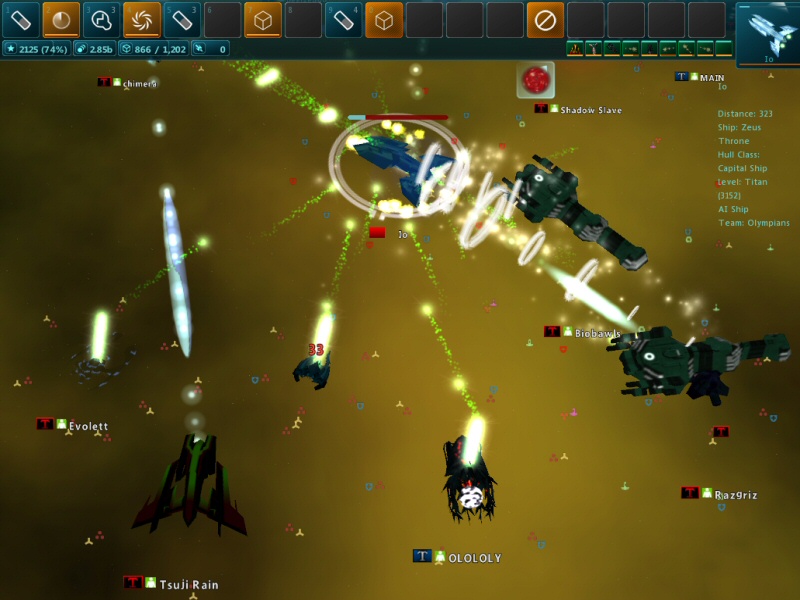Viewport: 800px width, 600px height.
Task: Click the orange prohibited-sign hotbar slot
Action: coord(545,19)
